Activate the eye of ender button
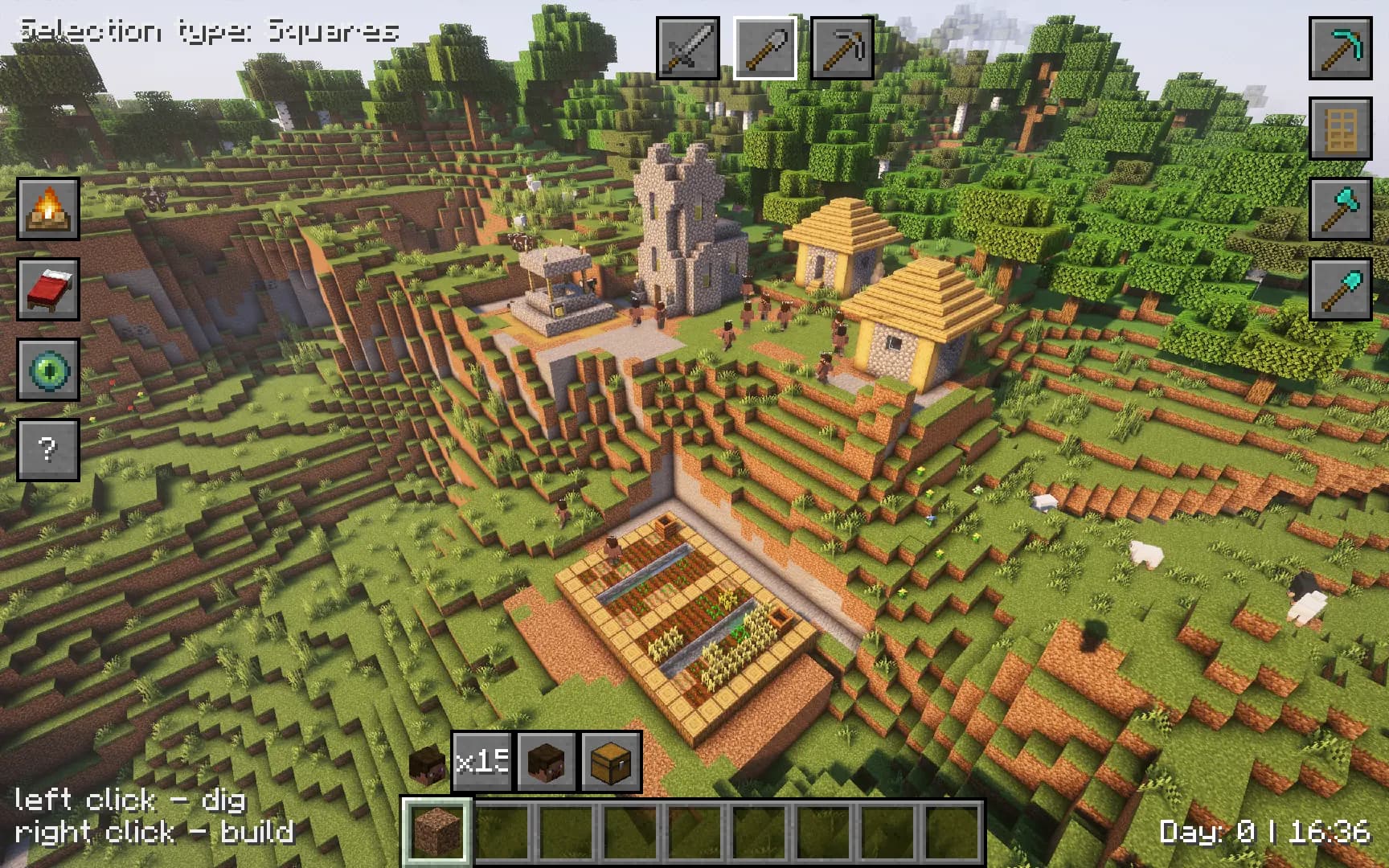This screenshot has width=1389, height=868. coord(48,370)
